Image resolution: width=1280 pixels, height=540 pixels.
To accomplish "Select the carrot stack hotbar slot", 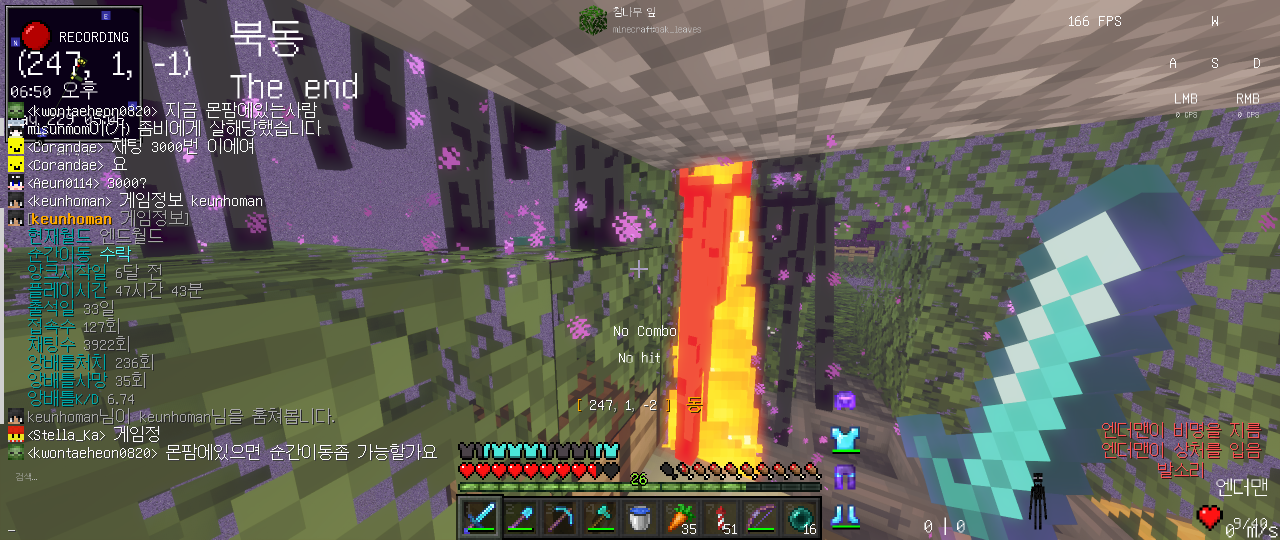I will [681, 517].
